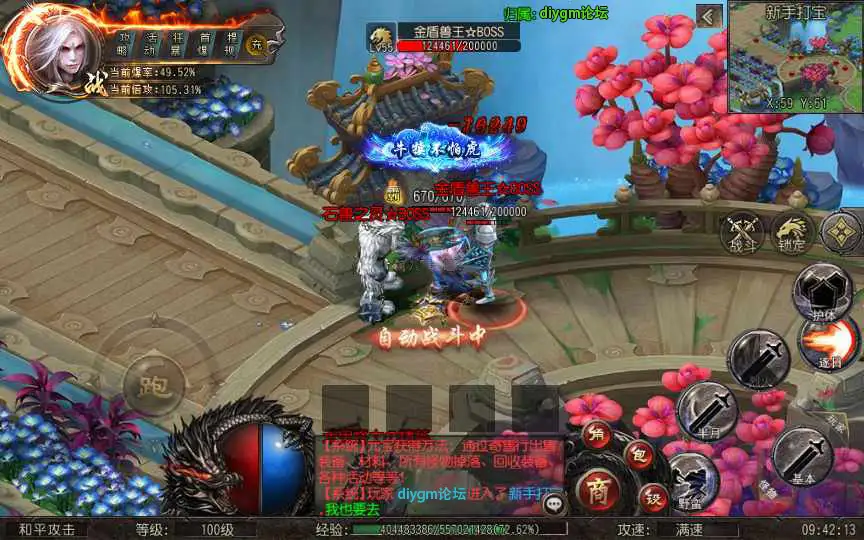Switch the 和平攻击 attack mode
The width and height of the screenshot is (864, 540).
point(47,530)
